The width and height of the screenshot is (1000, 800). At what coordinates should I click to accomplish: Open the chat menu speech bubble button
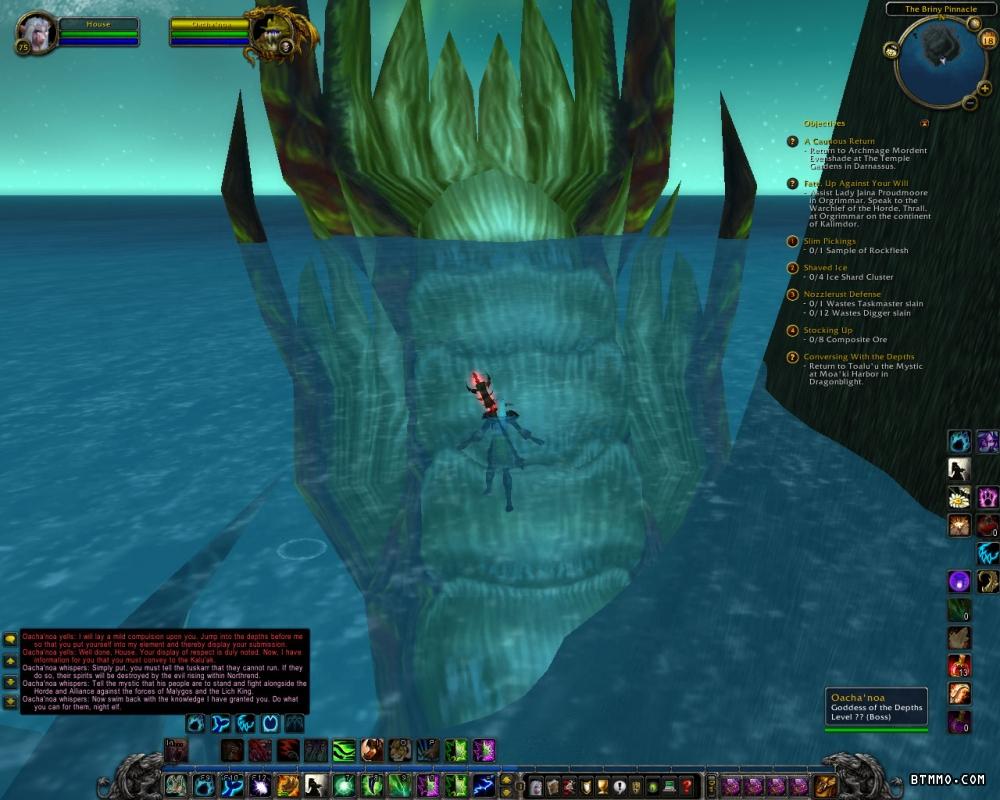(10, 638)
